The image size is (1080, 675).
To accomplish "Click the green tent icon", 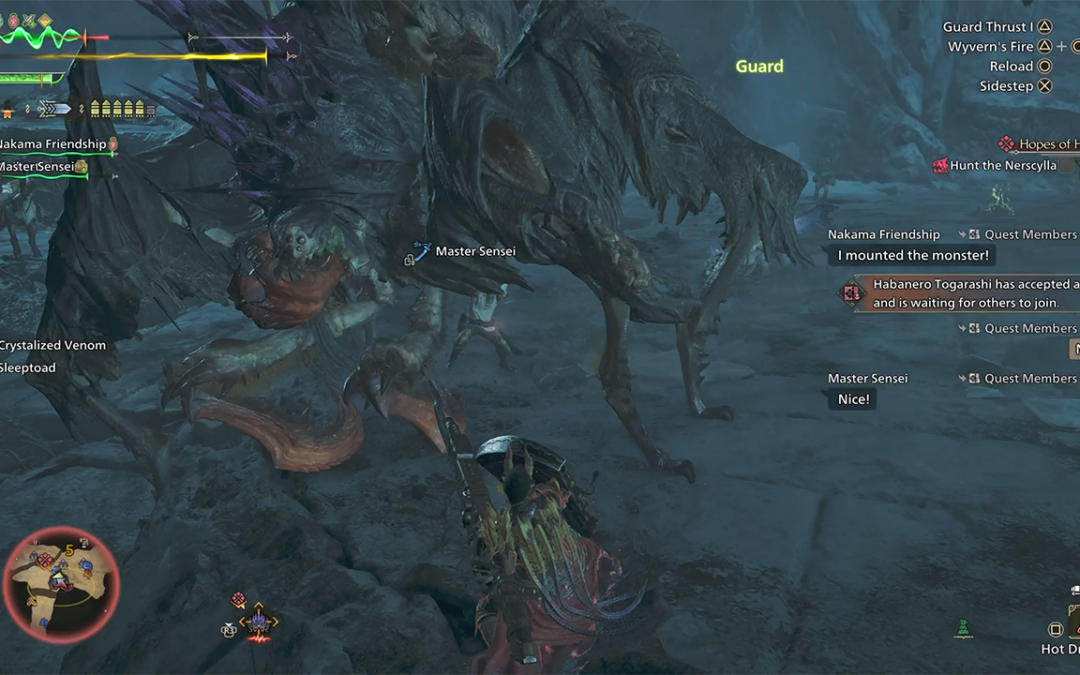I will click(x=962, y=629).
